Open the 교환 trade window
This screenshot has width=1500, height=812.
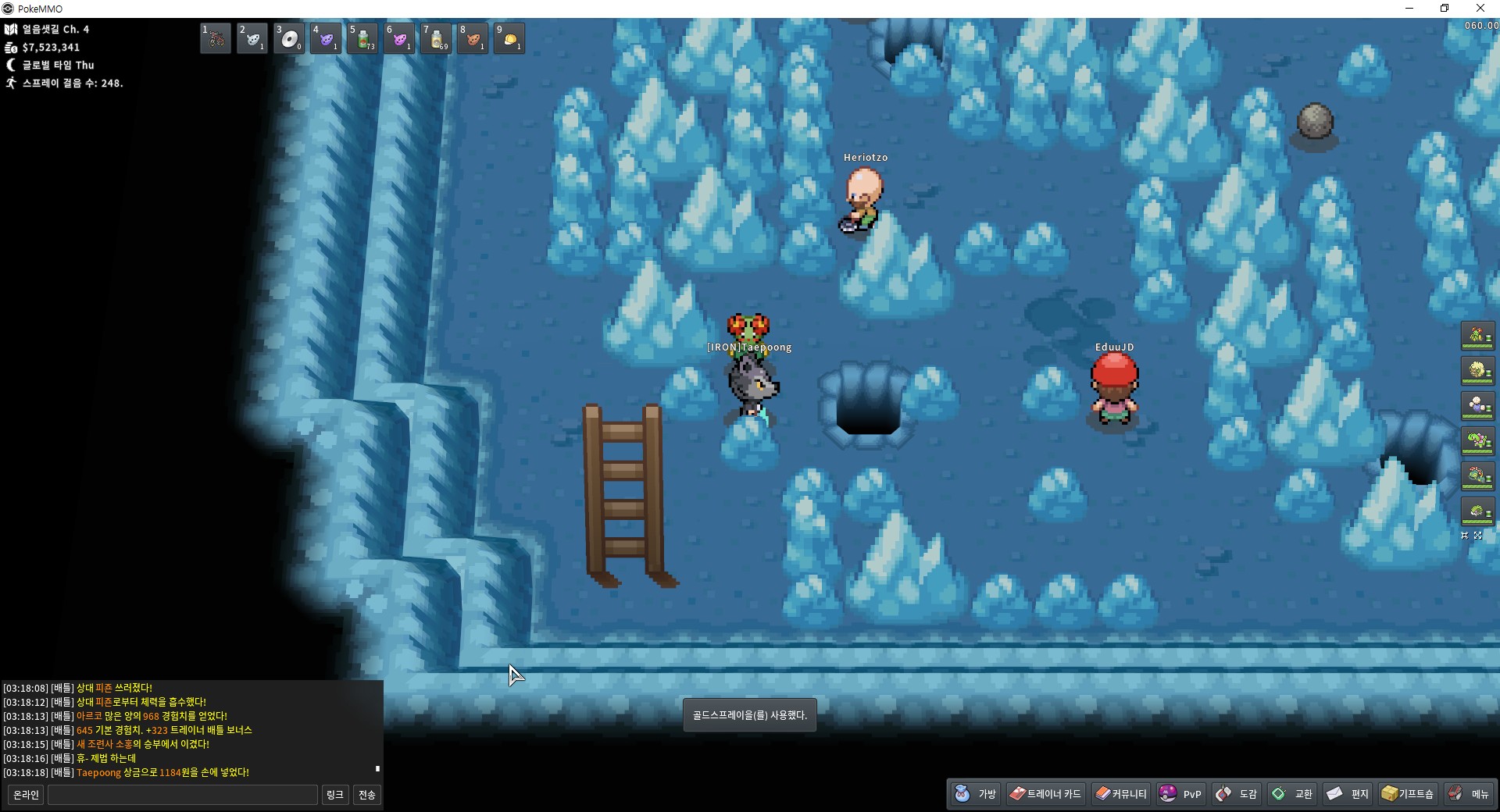[1293, 794]
